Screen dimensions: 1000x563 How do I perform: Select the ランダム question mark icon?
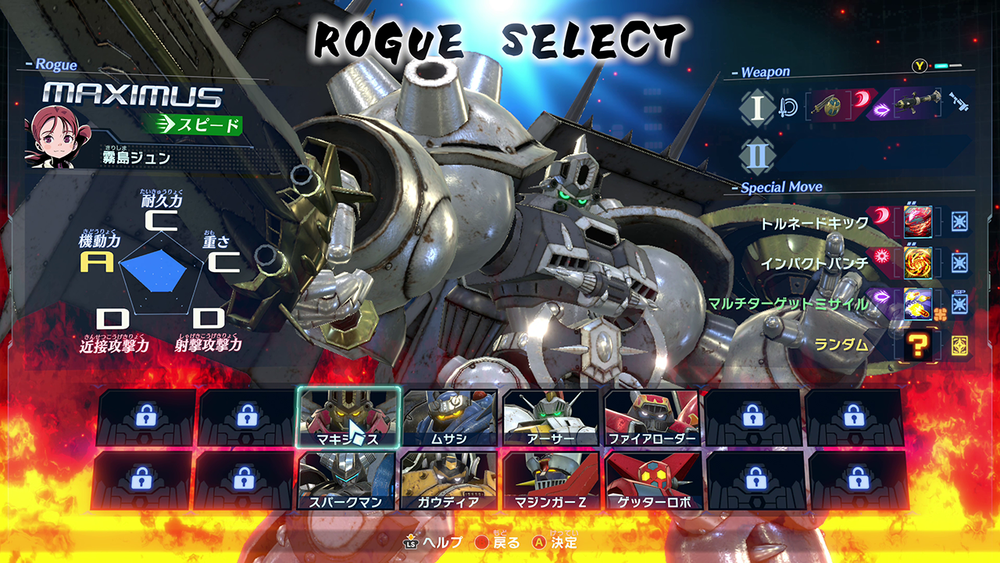click(x=918, y=345)
